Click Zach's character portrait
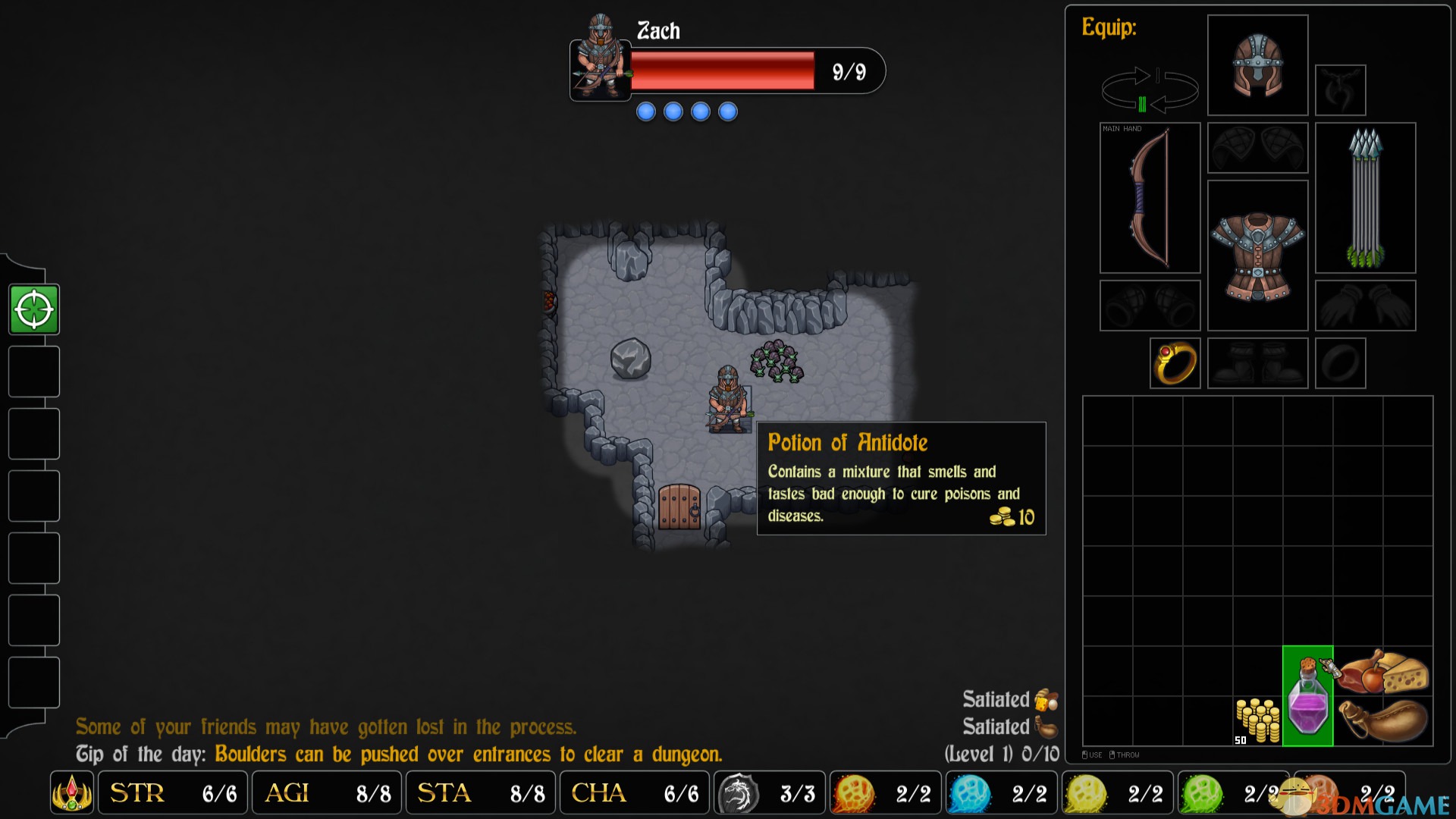The height and width of the screenshot is (819, 1456). click(x=600, y=58)
